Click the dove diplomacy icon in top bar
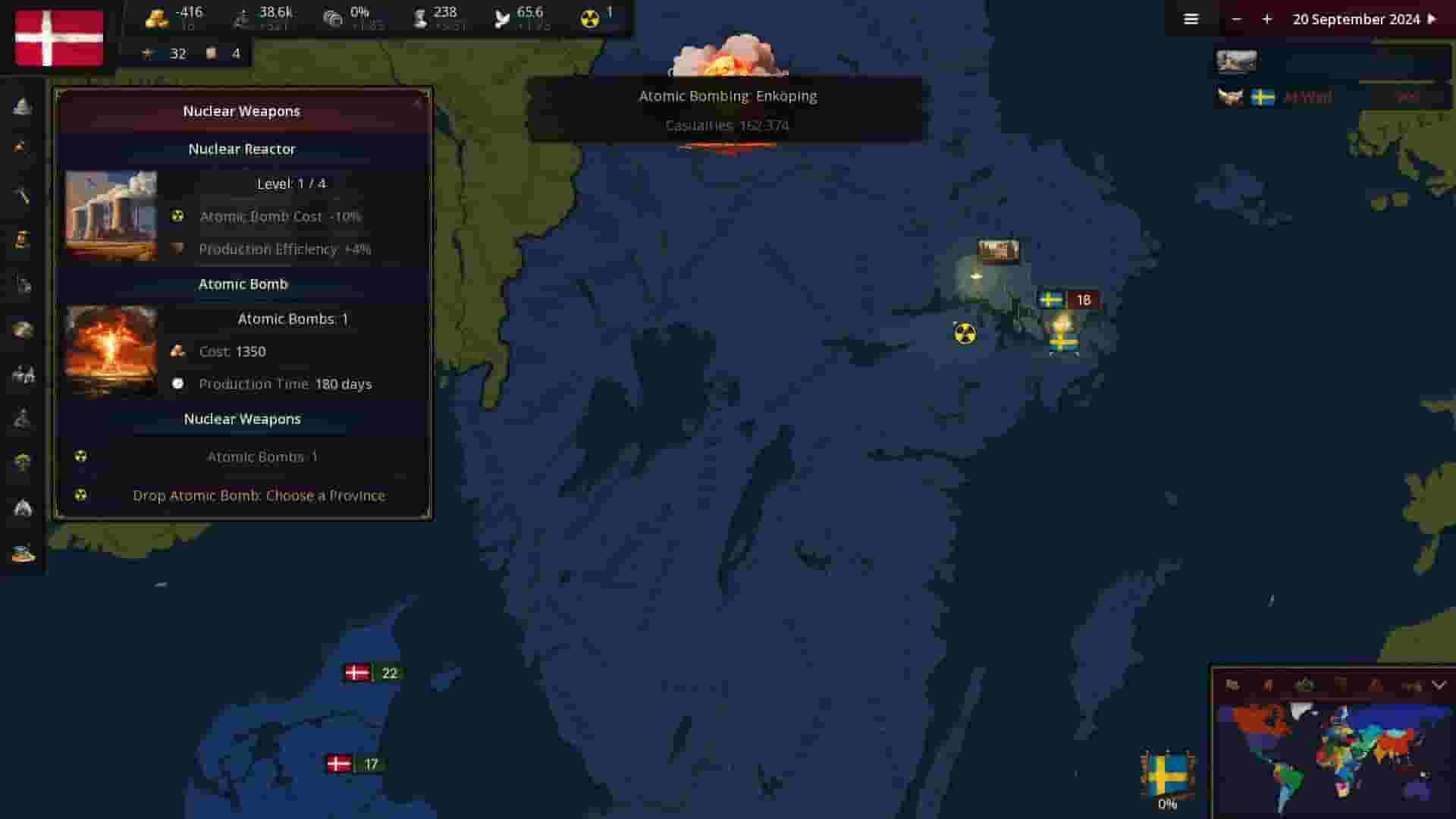Viewport: 1456px width, 819px height. click(x=500, y=15)
